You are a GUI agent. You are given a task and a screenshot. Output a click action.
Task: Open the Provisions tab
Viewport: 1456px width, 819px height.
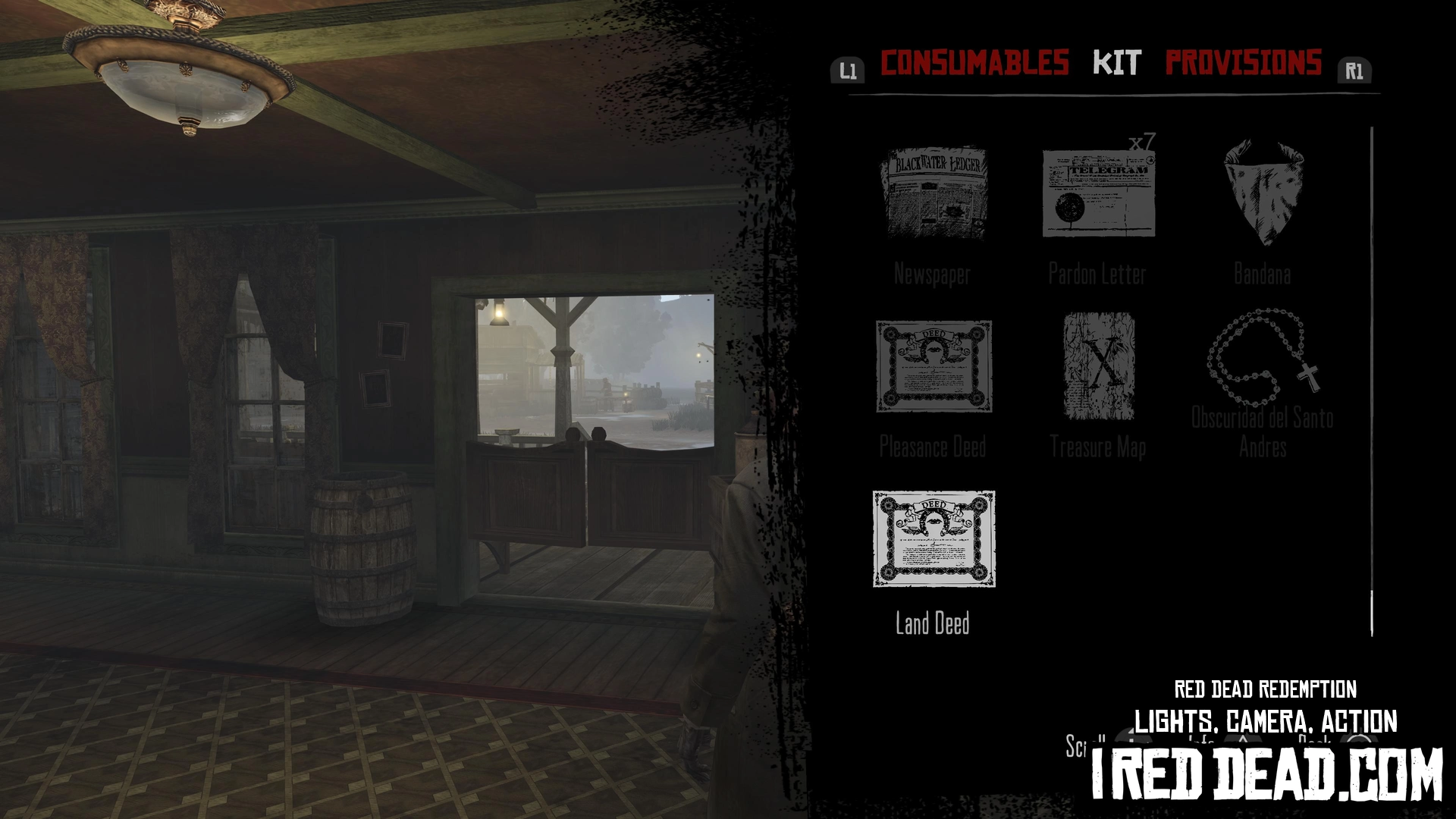[1244, 63]
